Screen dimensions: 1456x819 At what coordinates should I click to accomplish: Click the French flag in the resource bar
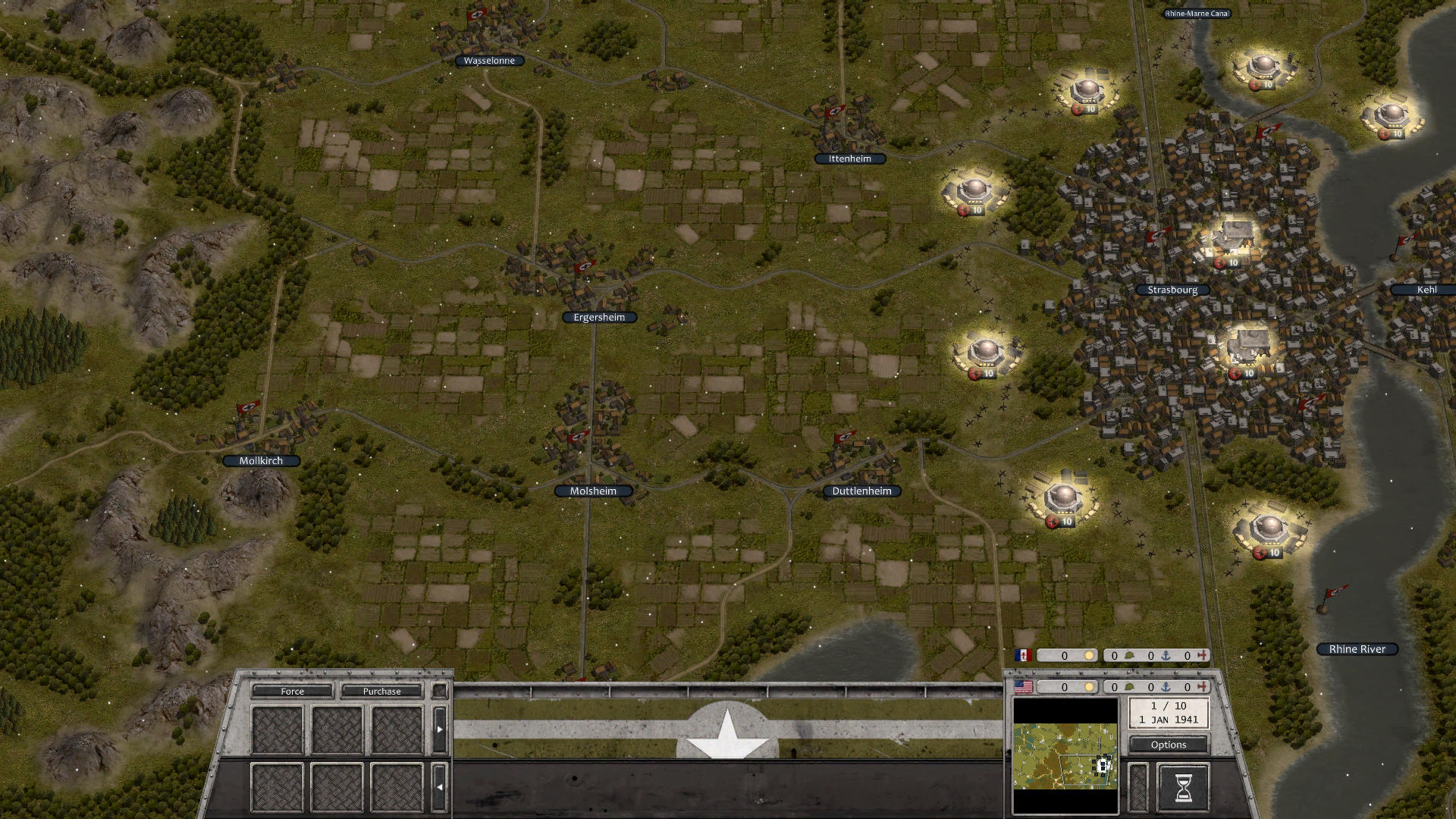coord(1025,655)
